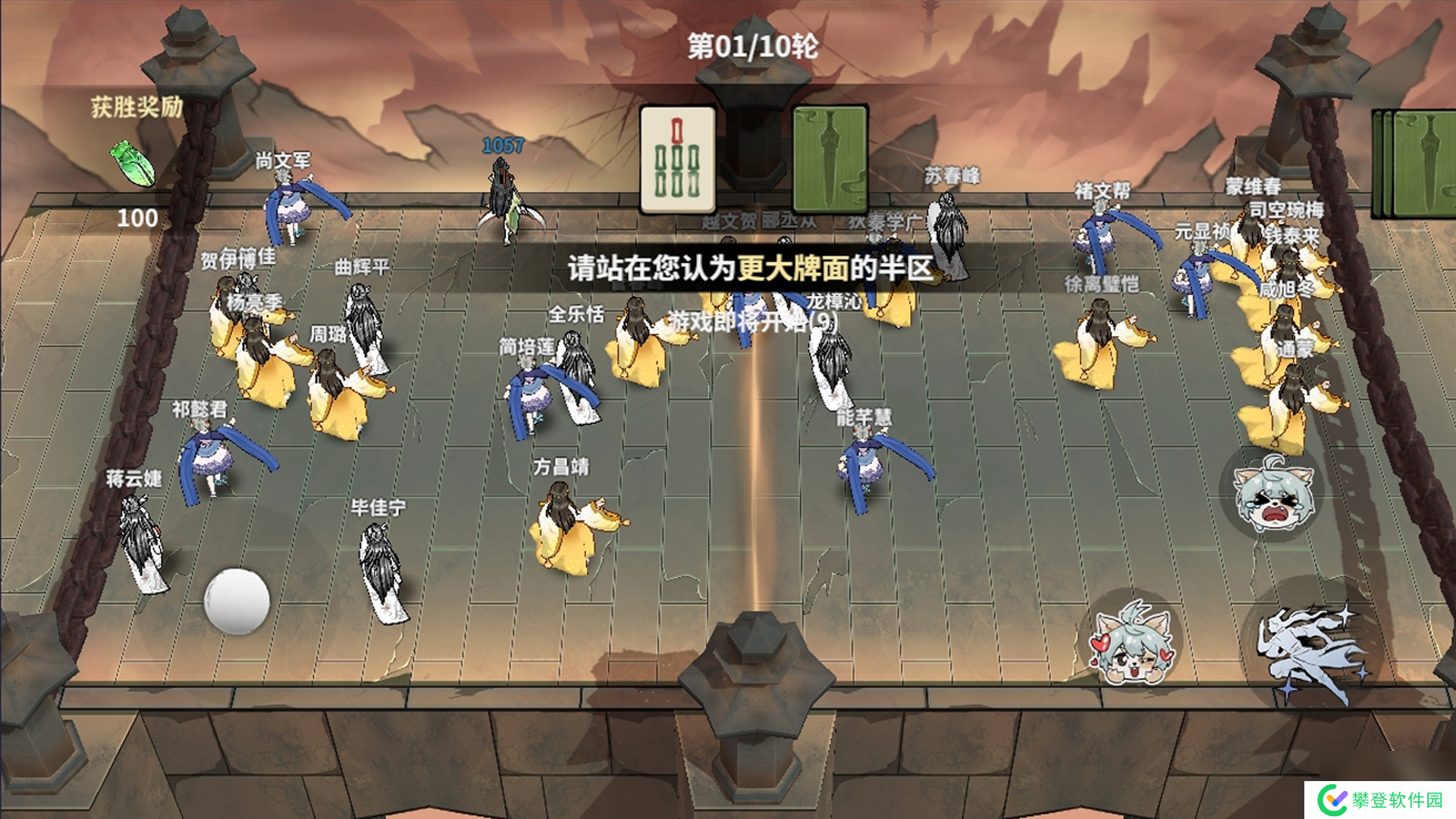
Task: Select the face-up bamboo mahjong tile
Action: click(677, 160)
